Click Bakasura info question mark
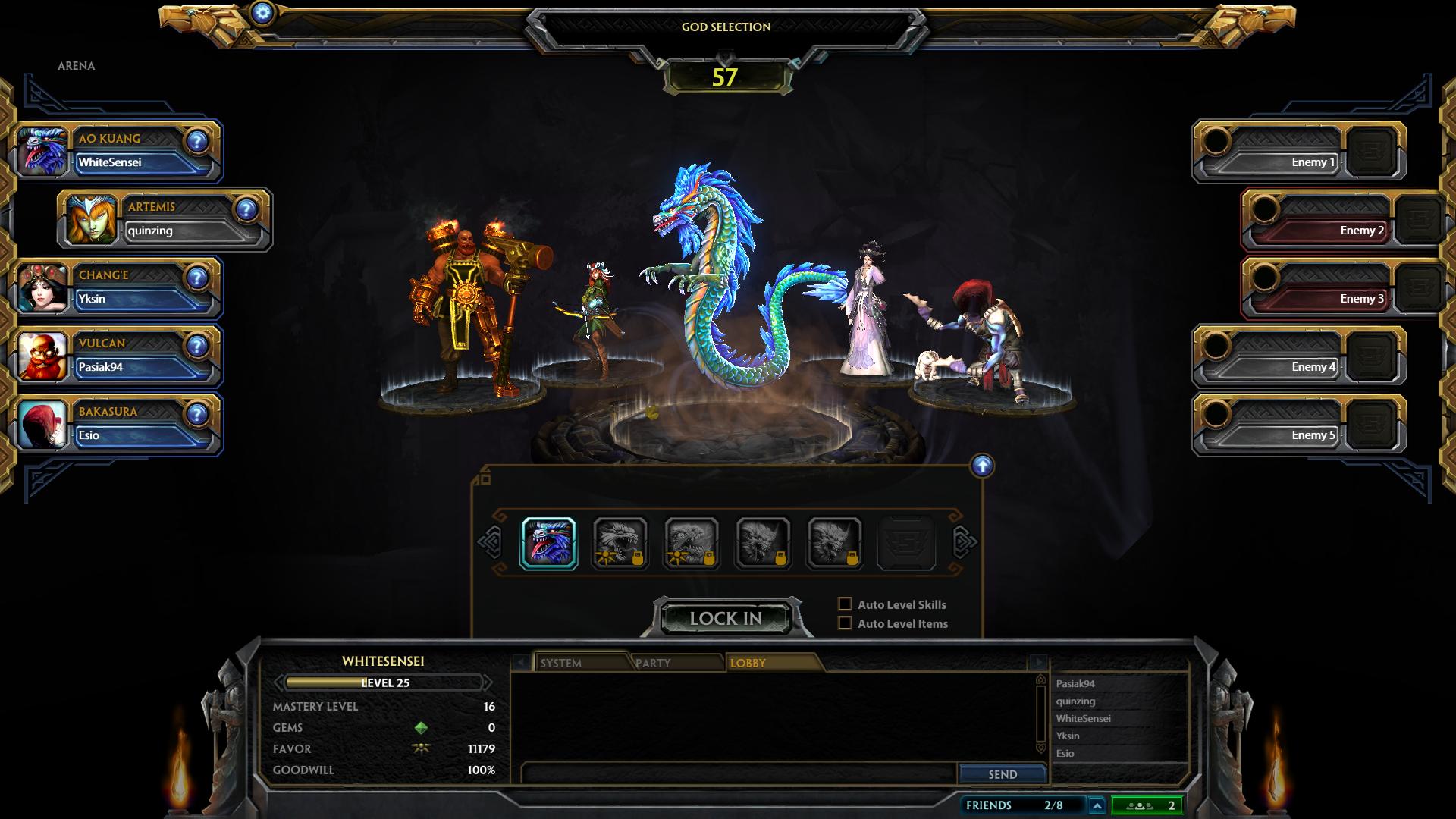The width and height of the screenshot is (1456, 819). pos(197,414)
